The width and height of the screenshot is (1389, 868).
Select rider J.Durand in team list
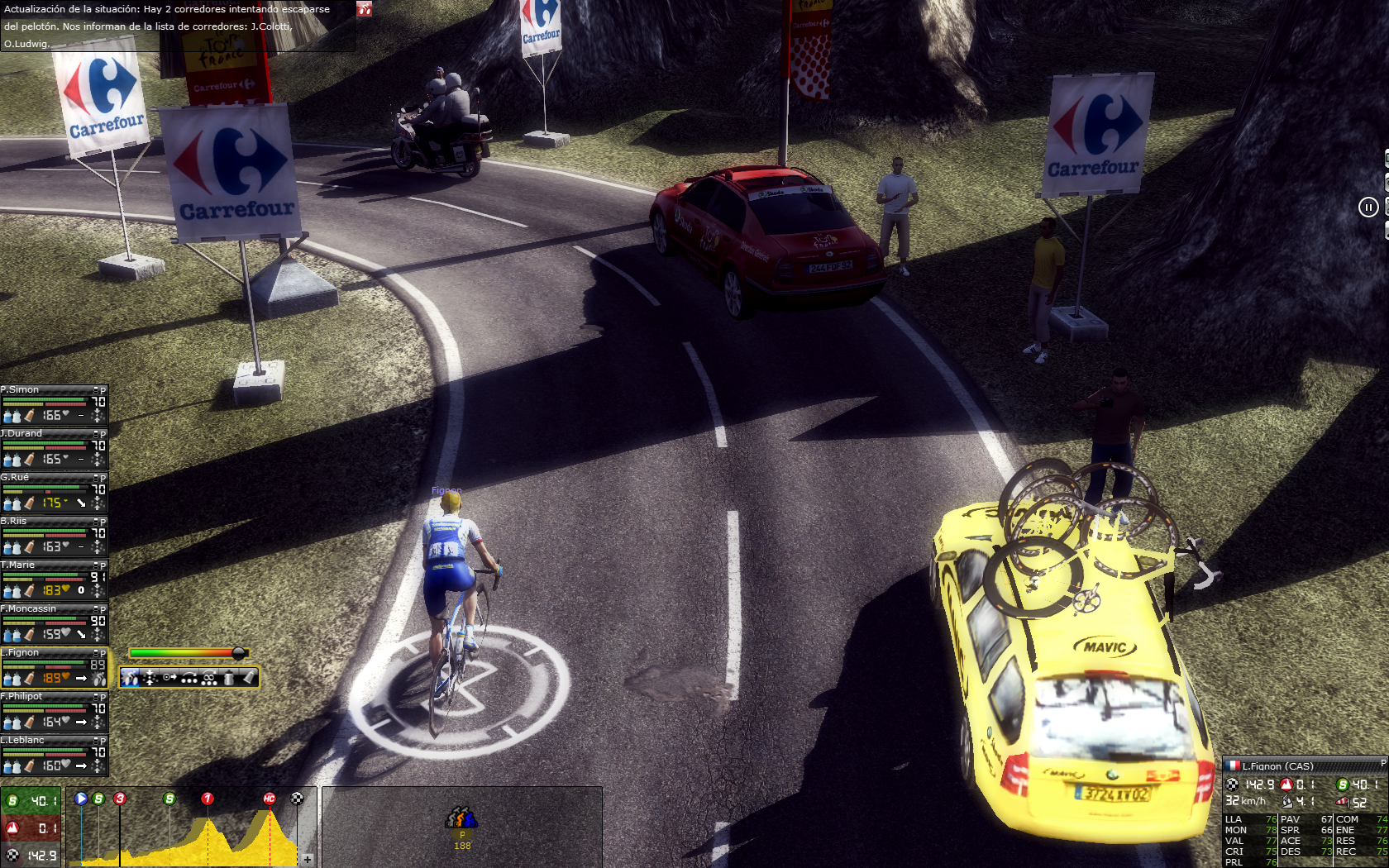[x=50, y=448]
